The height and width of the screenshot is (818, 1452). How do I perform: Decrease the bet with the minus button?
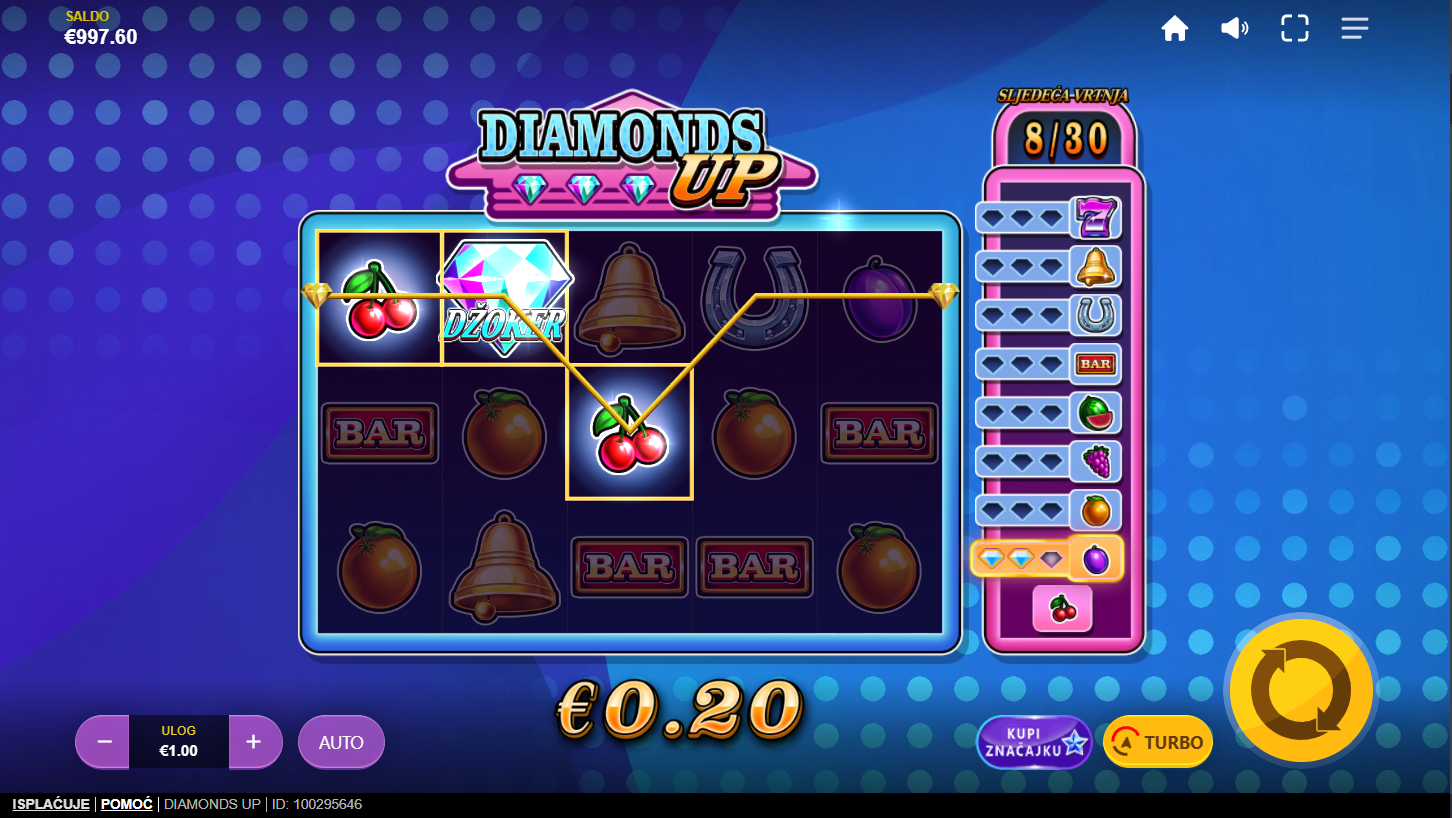(x=103, y=742)
